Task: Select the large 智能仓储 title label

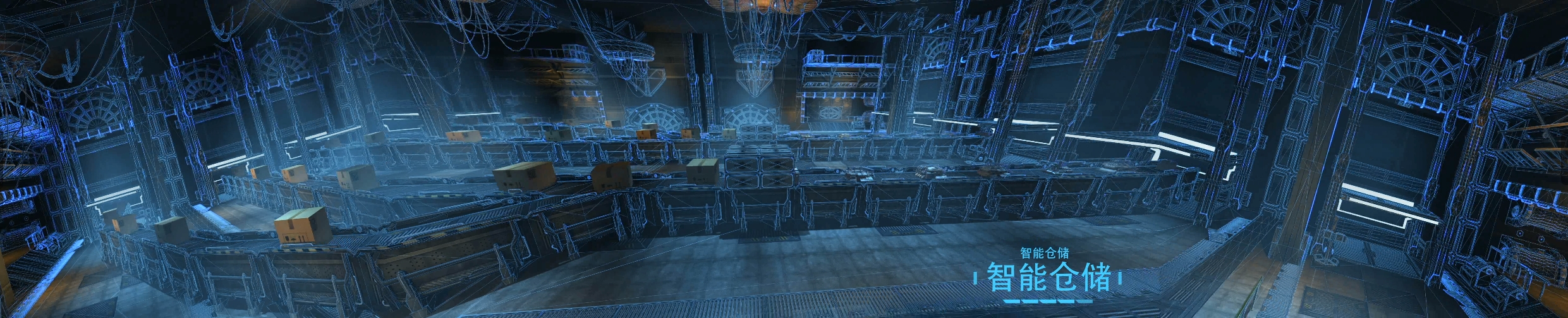Action: coord(1048,278)
